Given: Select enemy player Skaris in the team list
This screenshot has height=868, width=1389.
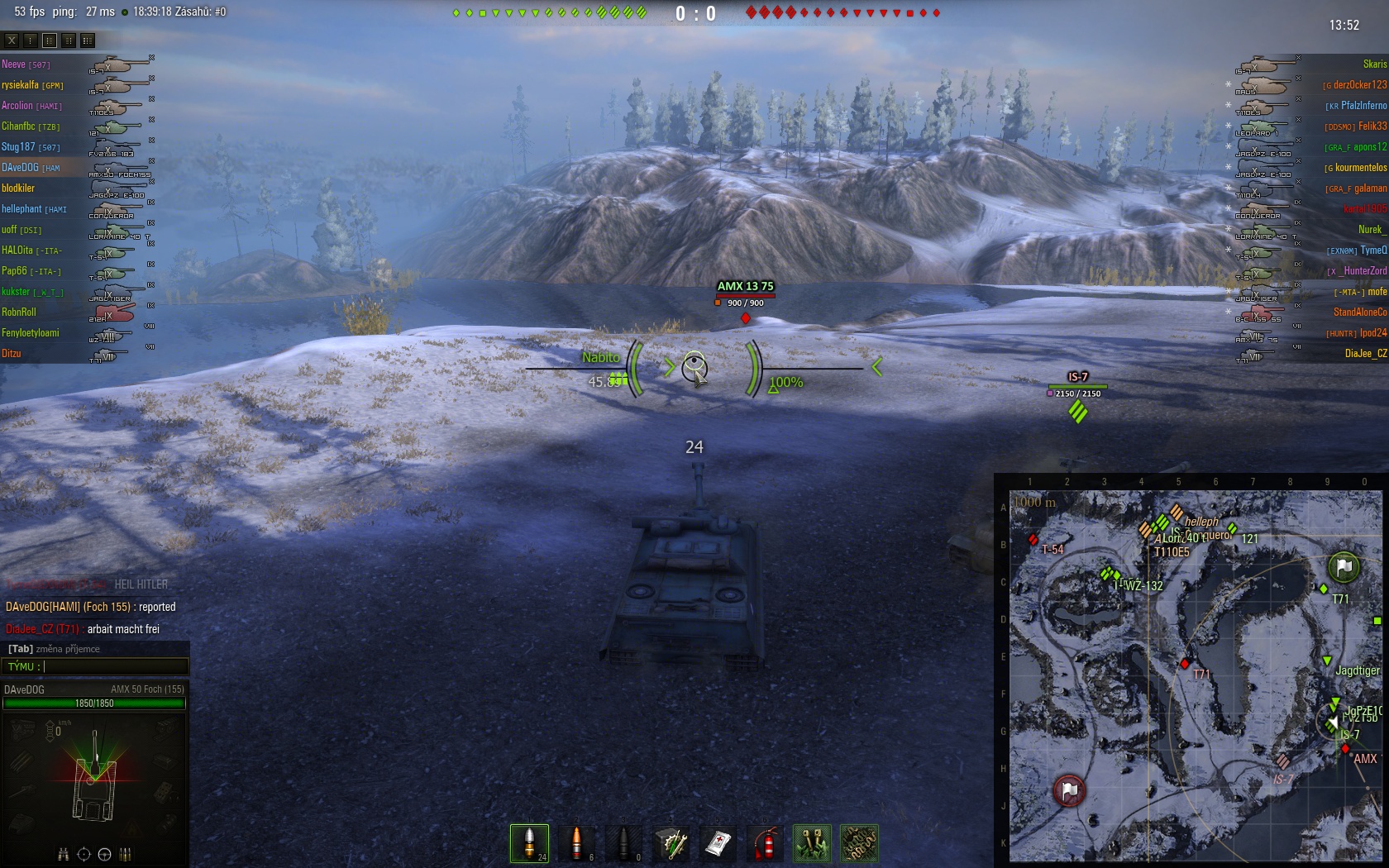Looking at the screenshot, I should click(1374, 64).
